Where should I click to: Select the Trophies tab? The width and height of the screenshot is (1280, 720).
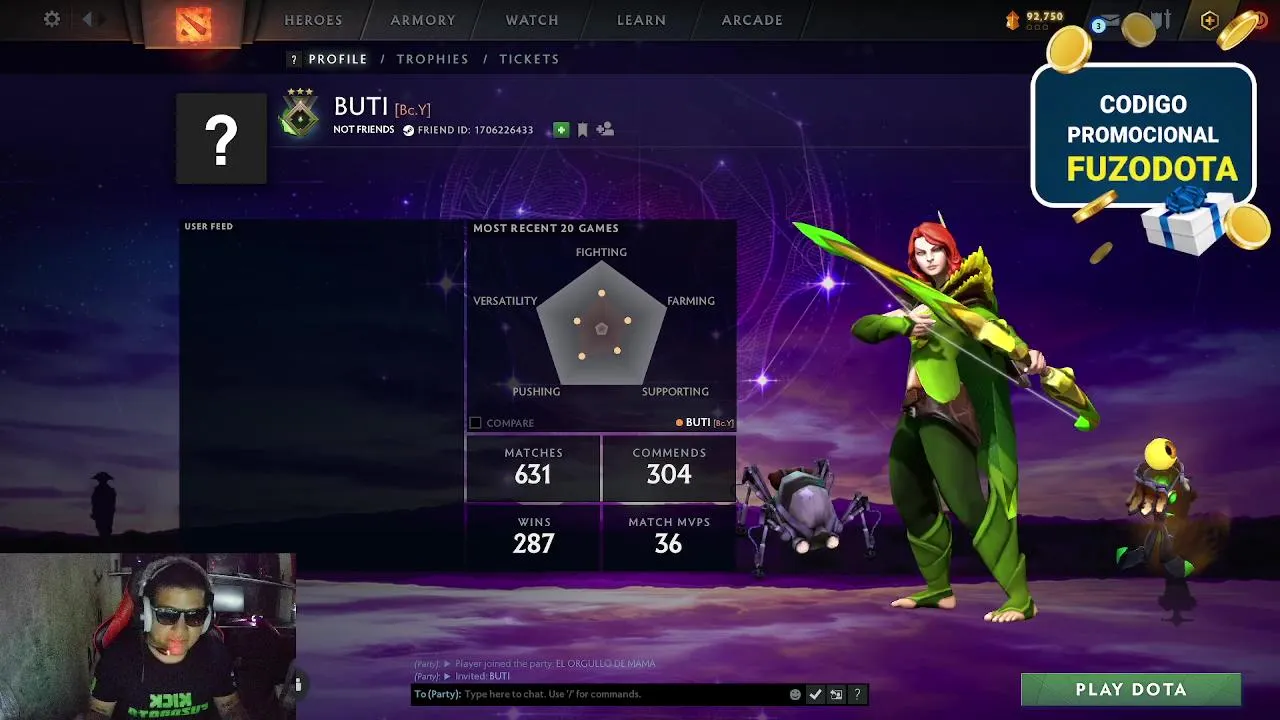(x=432, y=59)
